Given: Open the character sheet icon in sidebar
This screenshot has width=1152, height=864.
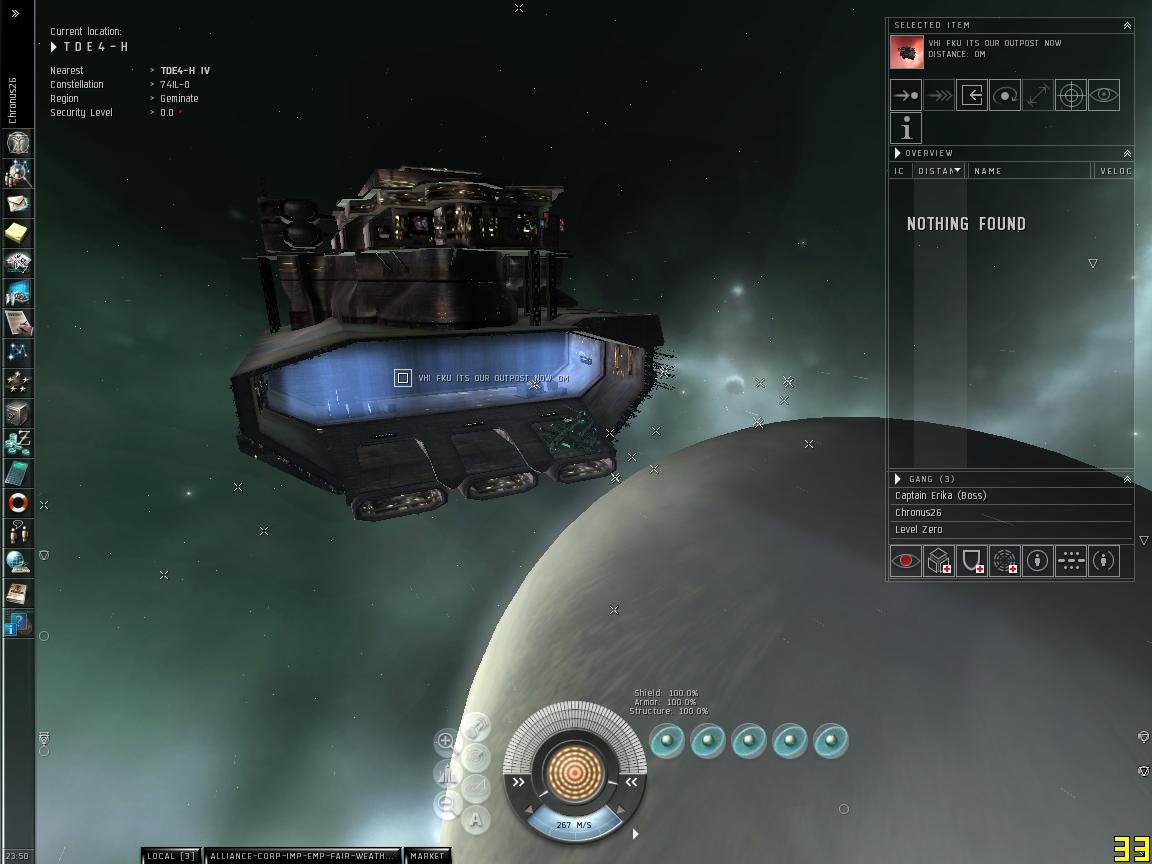Looking at the screenshot, I should click(x=18, y=143).
